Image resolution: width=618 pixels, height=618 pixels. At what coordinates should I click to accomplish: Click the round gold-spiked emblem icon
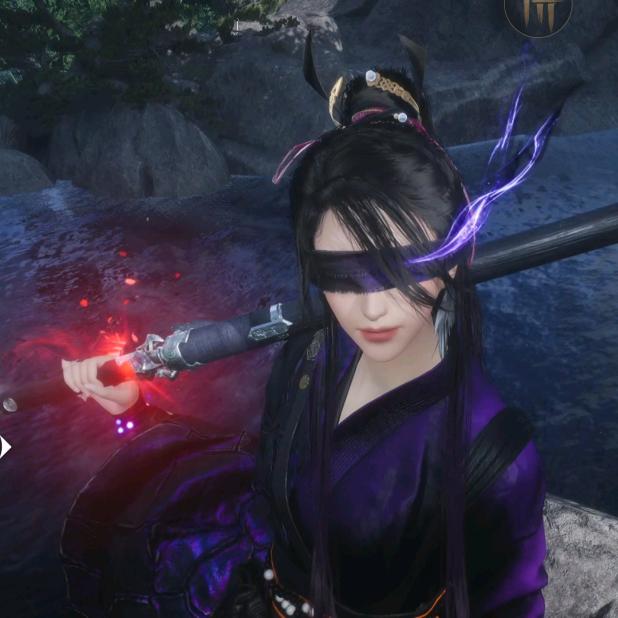[x=537, y=14]
